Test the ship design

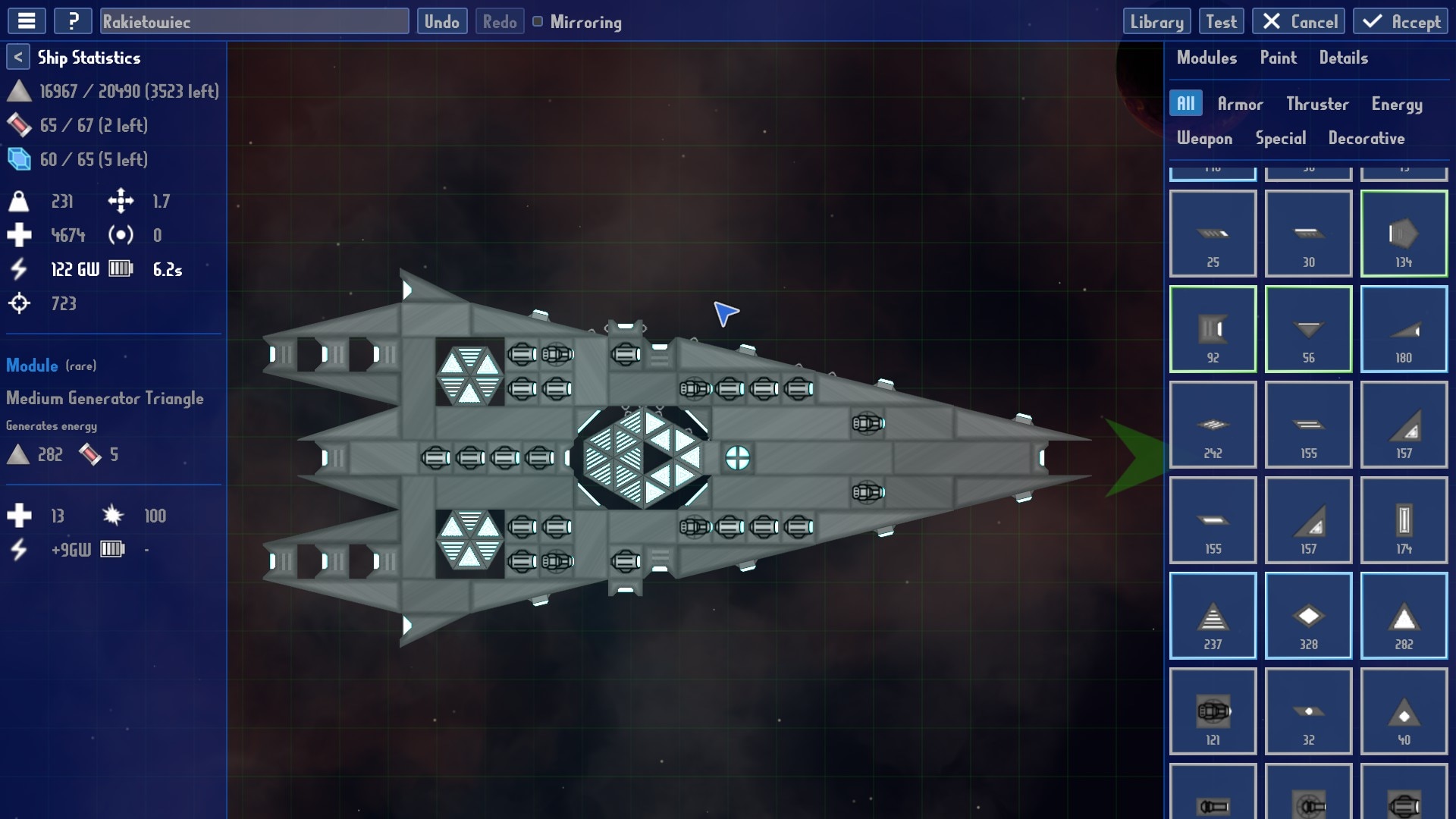[x=1221, y=21]
